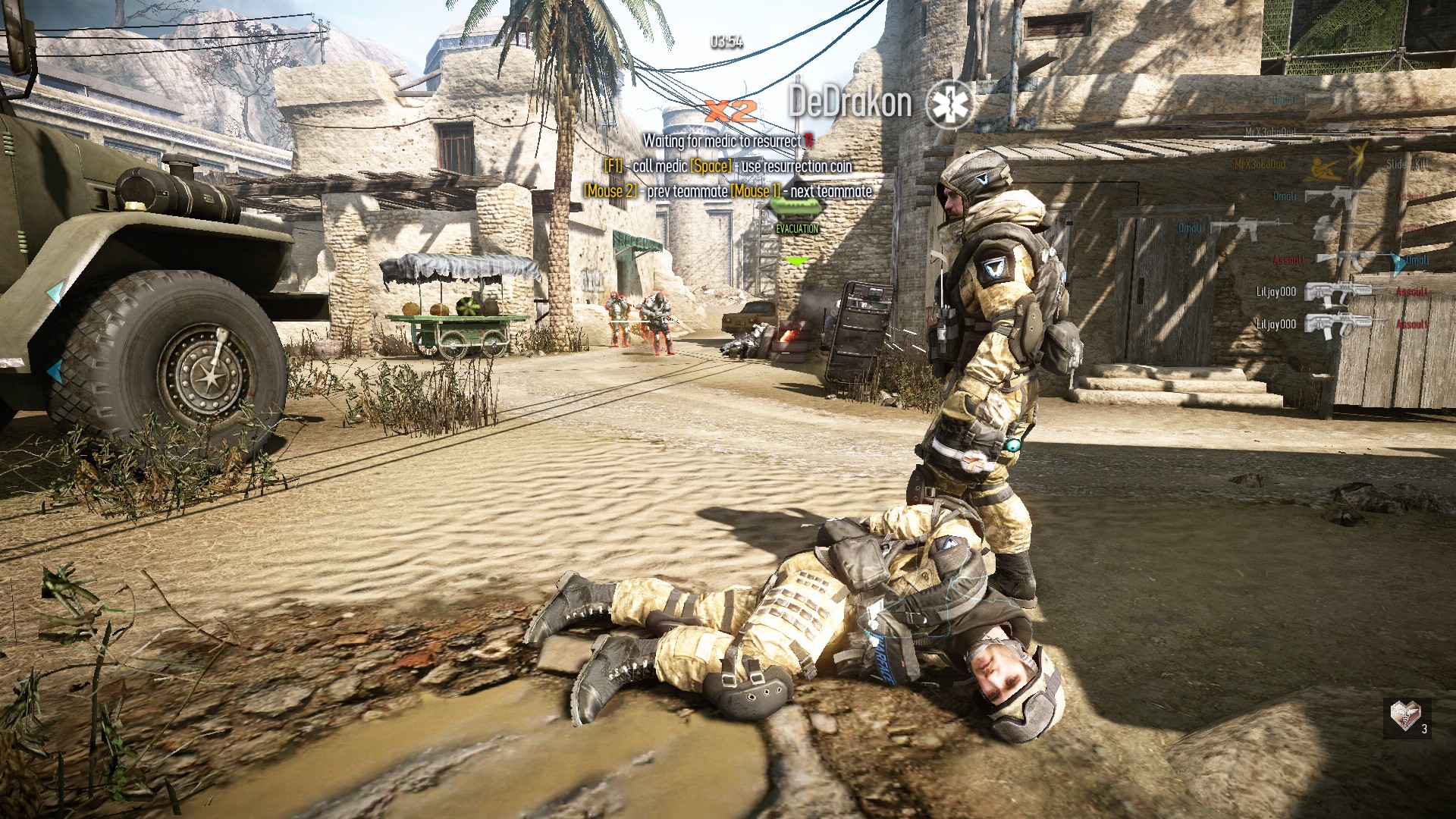Click the medic class icon beside DeDrakon
The height and width of the screenshot is (819, 1456).
949,104
